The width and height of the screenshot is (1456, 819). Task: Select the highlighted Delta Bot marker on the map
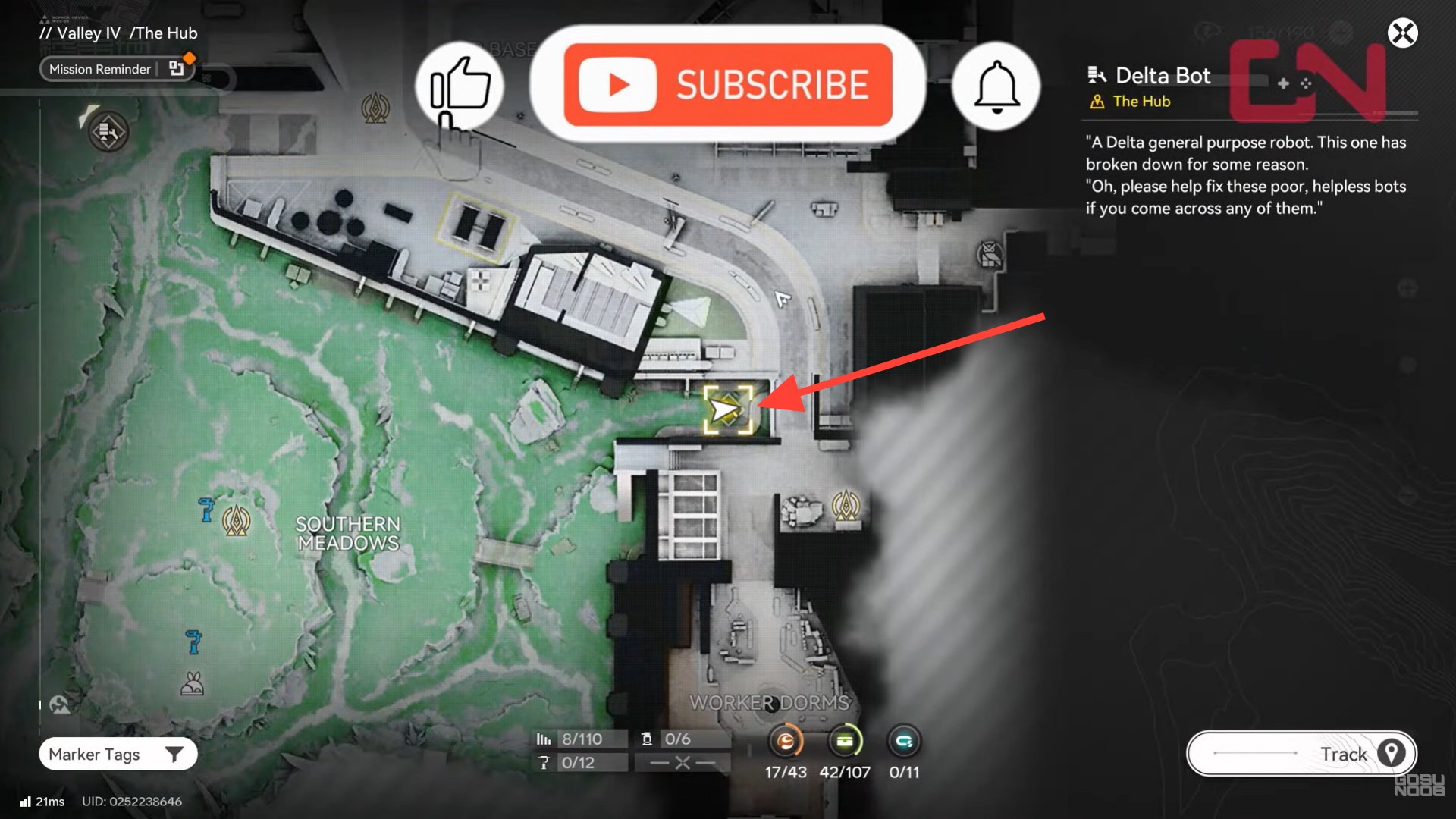(730, 409)
